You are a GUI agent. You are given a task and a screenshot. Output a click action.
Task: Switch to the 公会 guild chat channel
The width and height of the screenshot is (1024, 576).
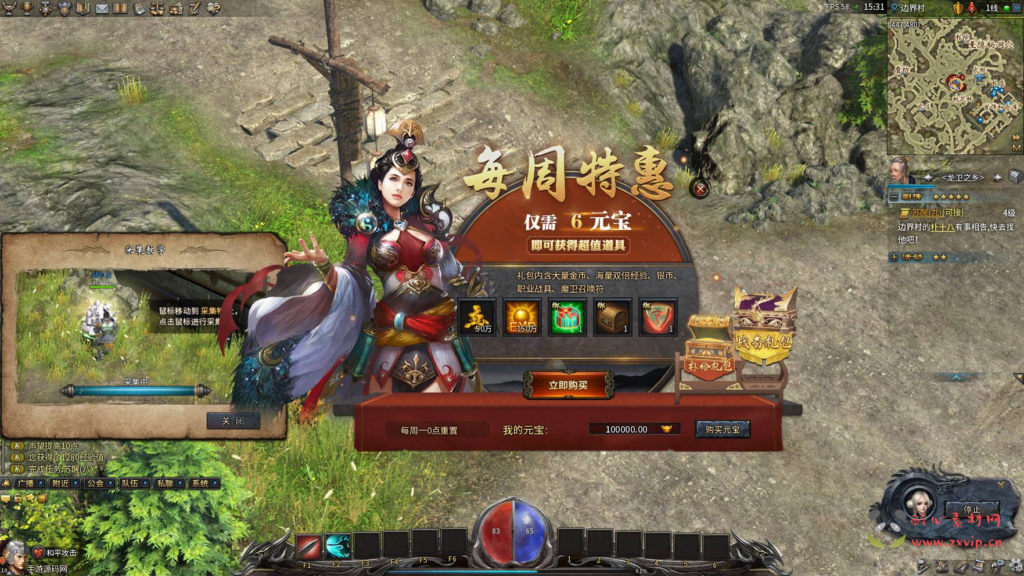(x=96, y=483)
